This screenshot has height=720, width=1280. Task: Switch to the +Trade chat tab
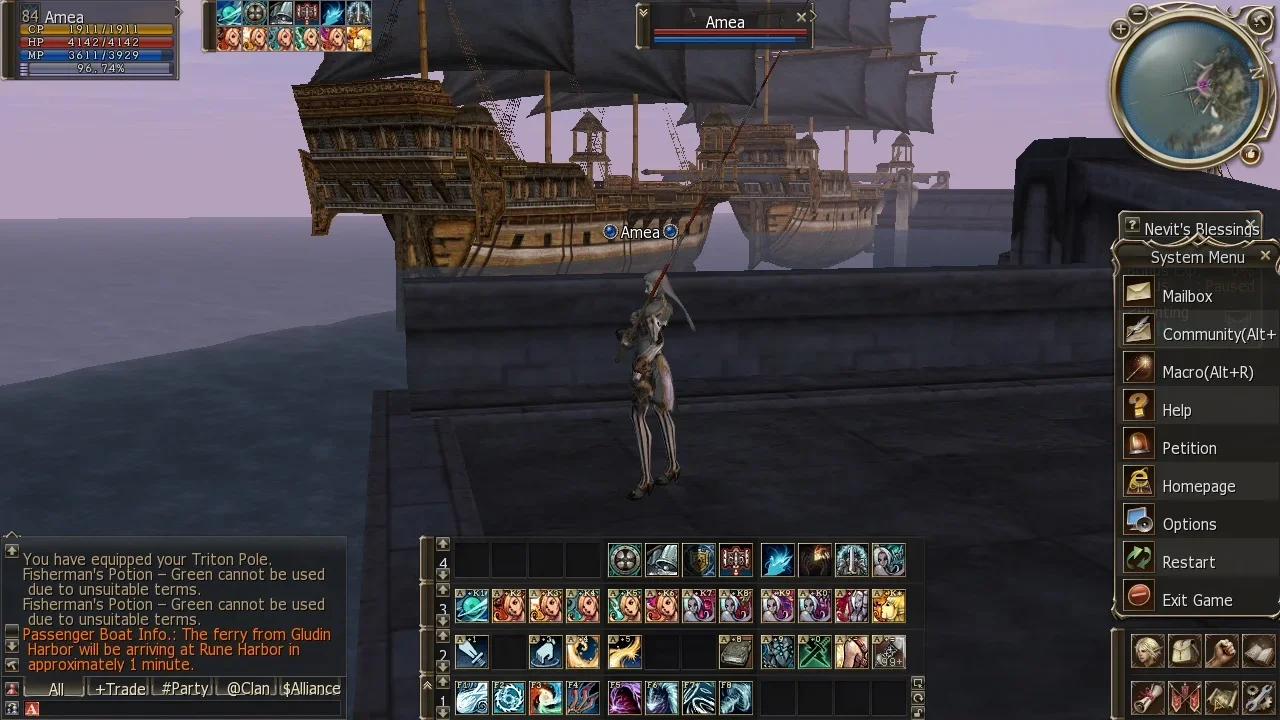[x=120, y=688]
